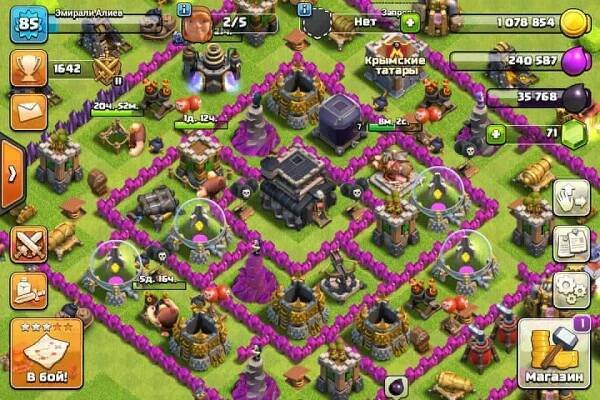Open the boat icon button above the attack button
This screenshot has width=600, height=400.
tap(27, 291)
